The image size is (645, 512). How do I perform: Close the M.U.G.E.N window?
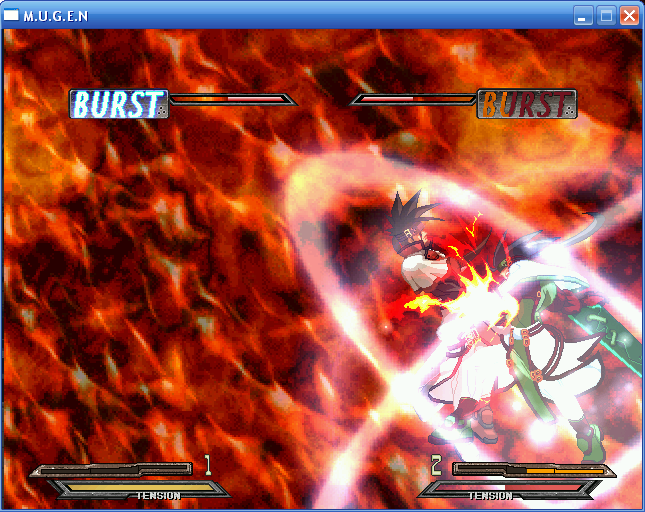[629, 15]
